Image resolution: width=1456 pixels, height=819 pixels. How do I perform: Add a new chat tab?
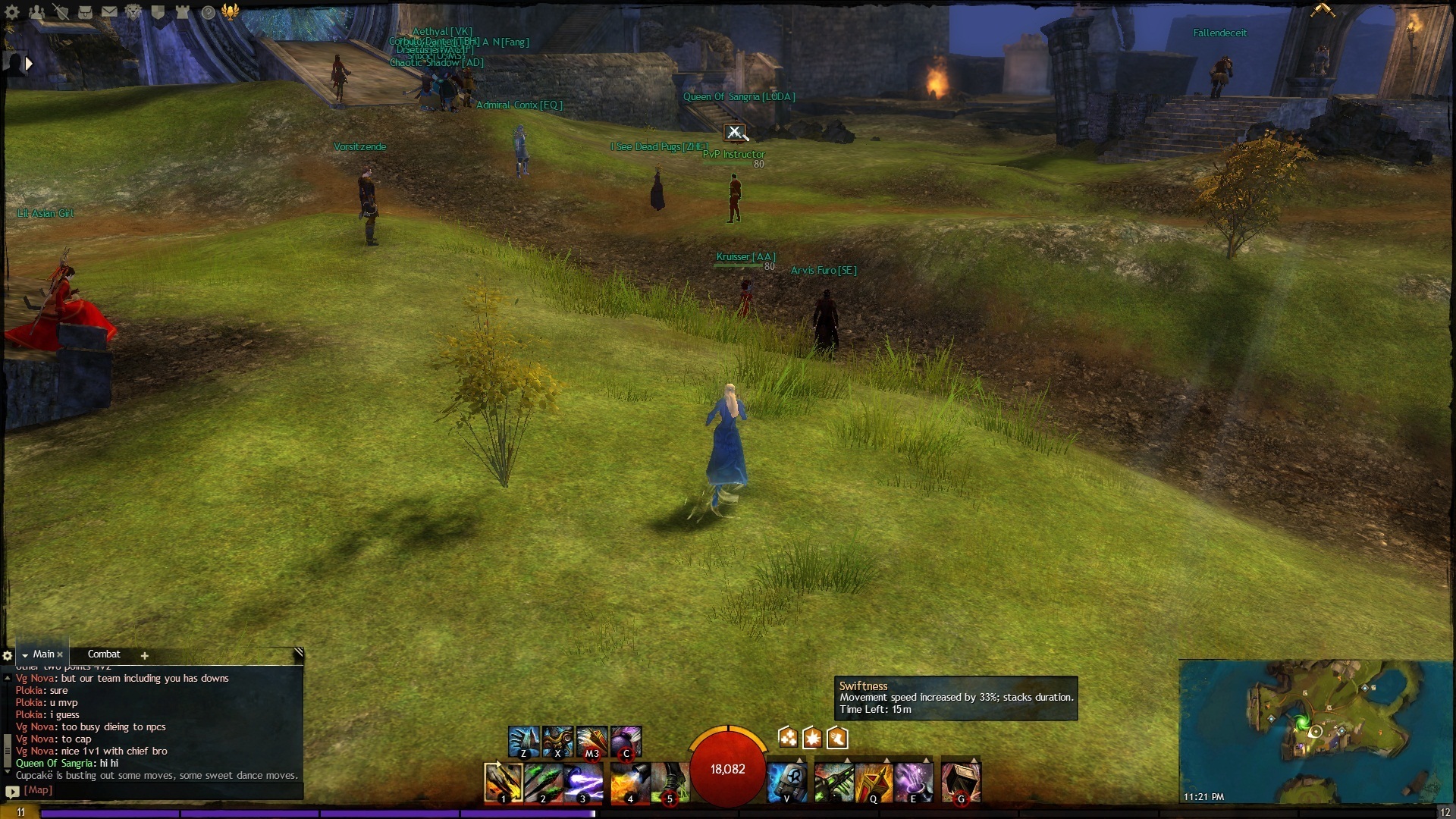144,656
